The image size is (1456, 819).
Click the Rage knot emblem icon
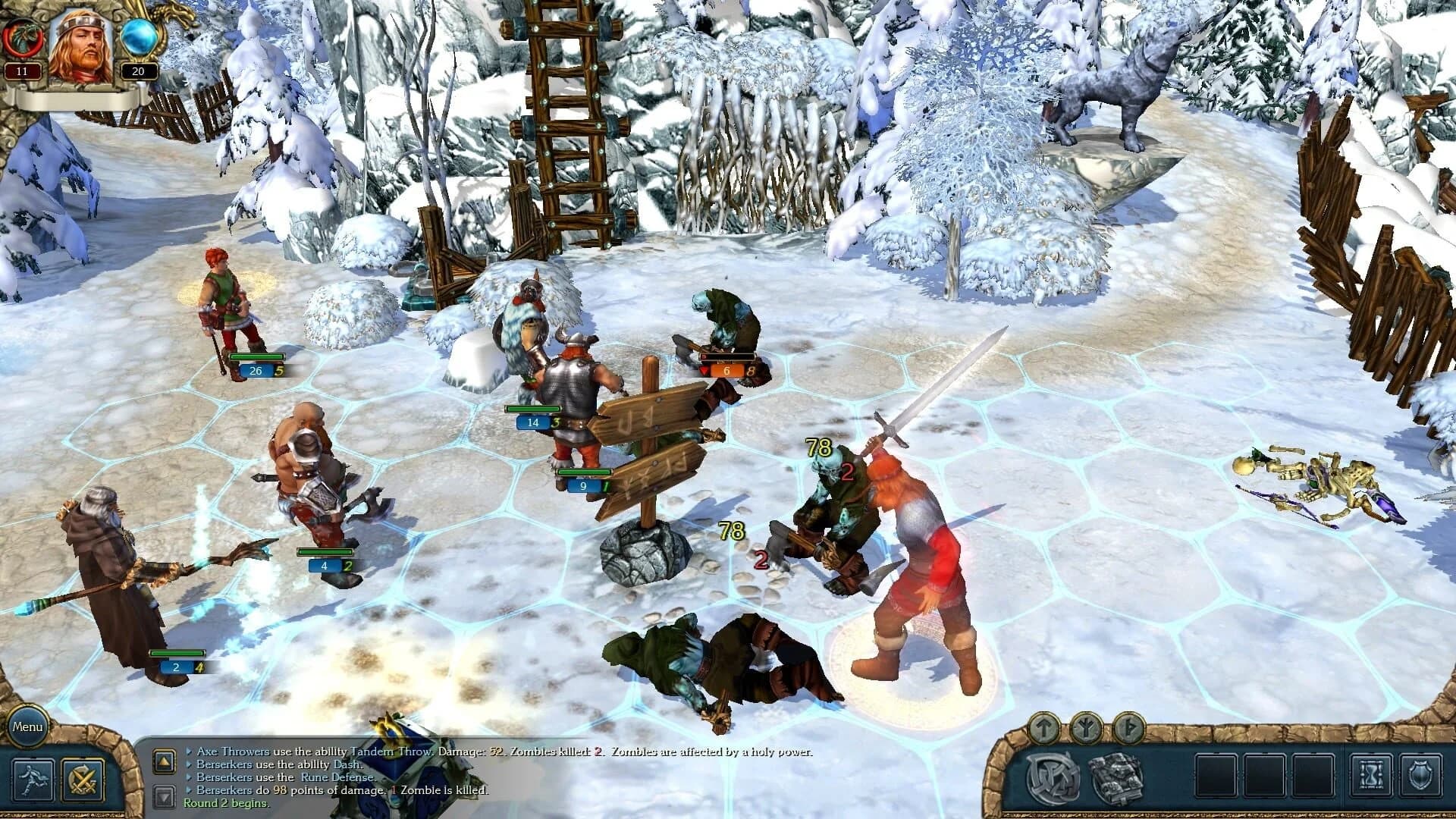pyautogui.click(x=1053, y=777)
